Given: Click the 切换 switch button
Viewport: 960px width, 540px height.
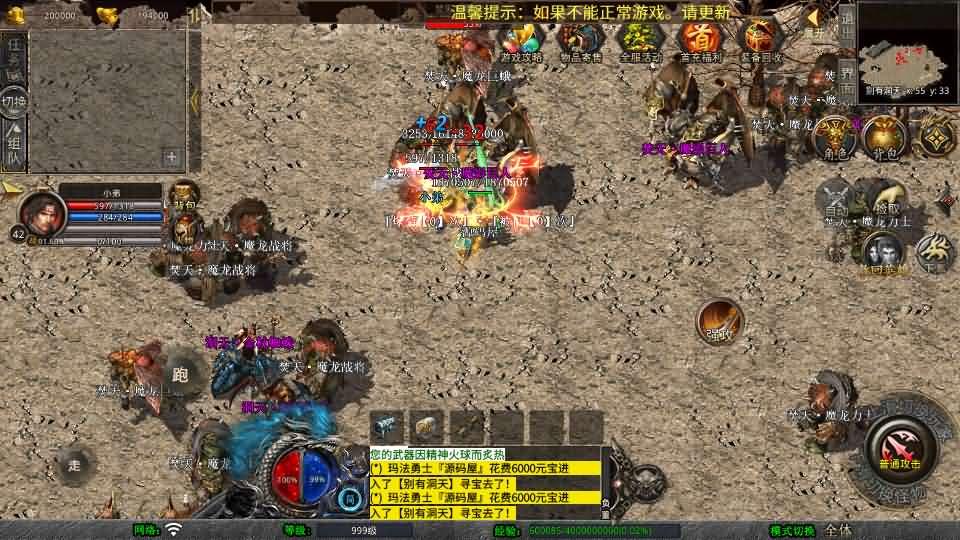Looking at the screenshot, I should (x=14, y=102).
